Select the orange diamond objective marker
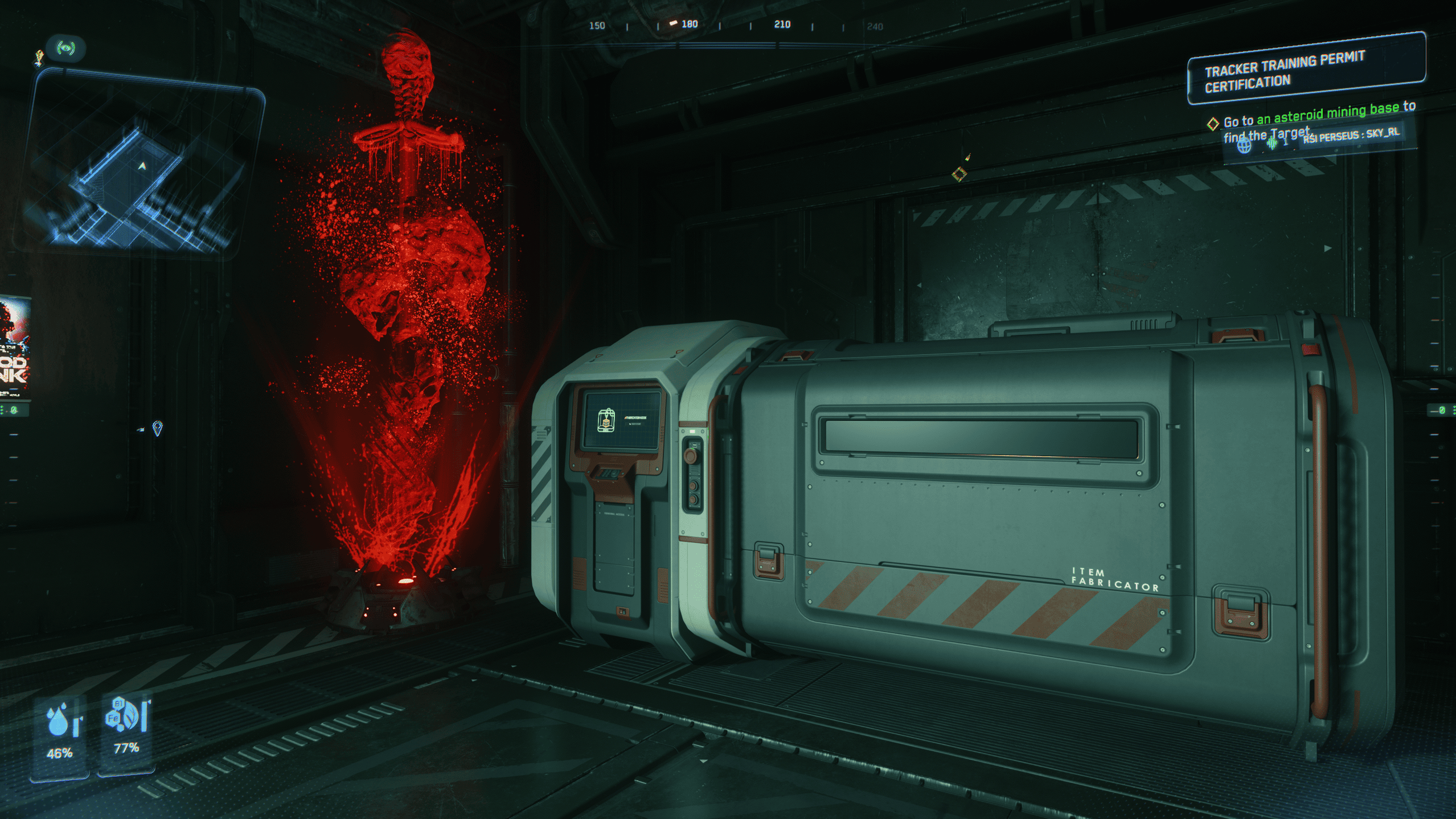The height and width of the screenshot is (819, 1456). tap(959, 173)
